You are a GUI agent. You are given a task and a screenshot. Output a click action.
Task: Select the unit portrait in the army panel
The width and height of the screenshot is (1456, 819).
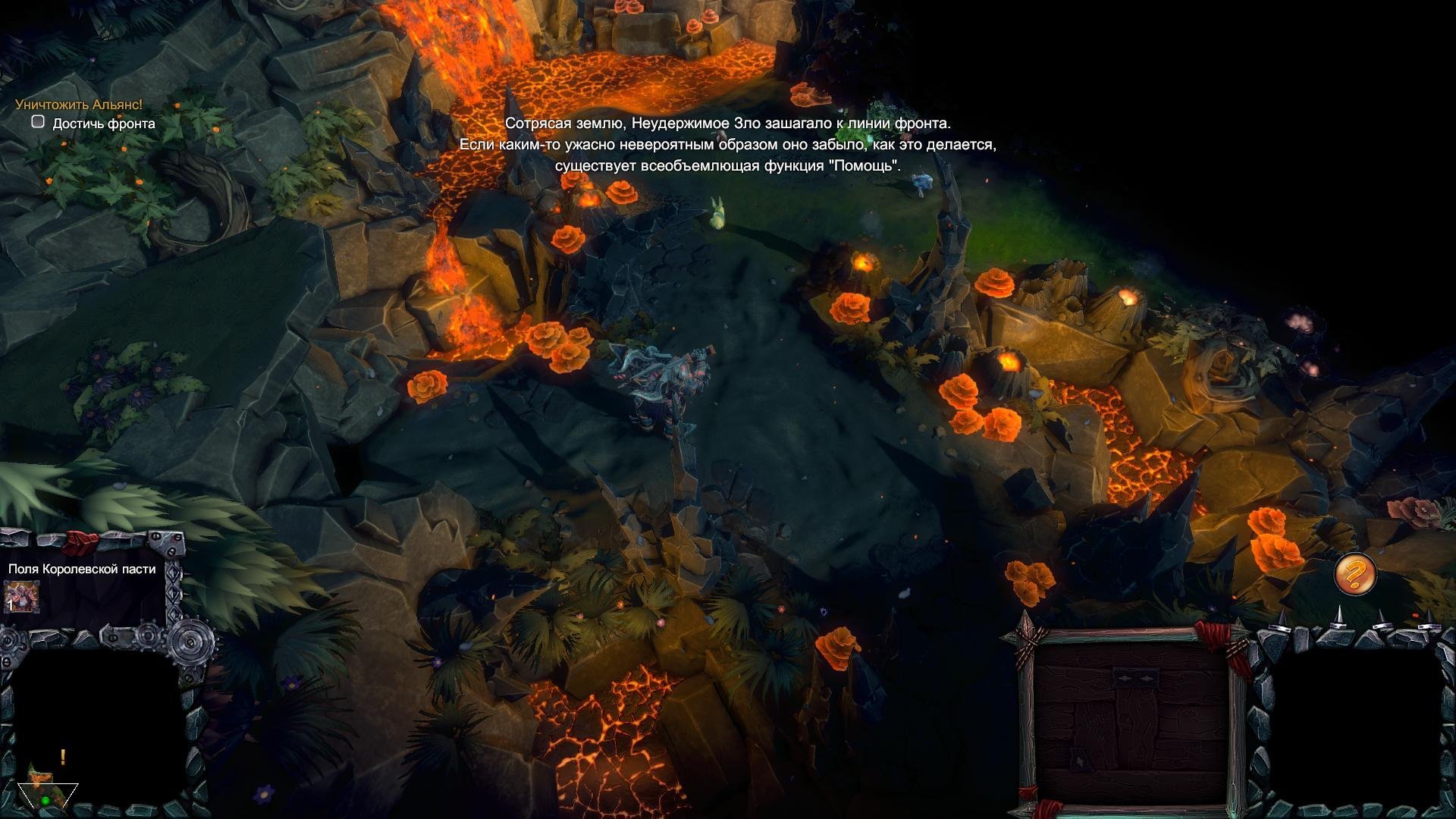click(21, 597)
